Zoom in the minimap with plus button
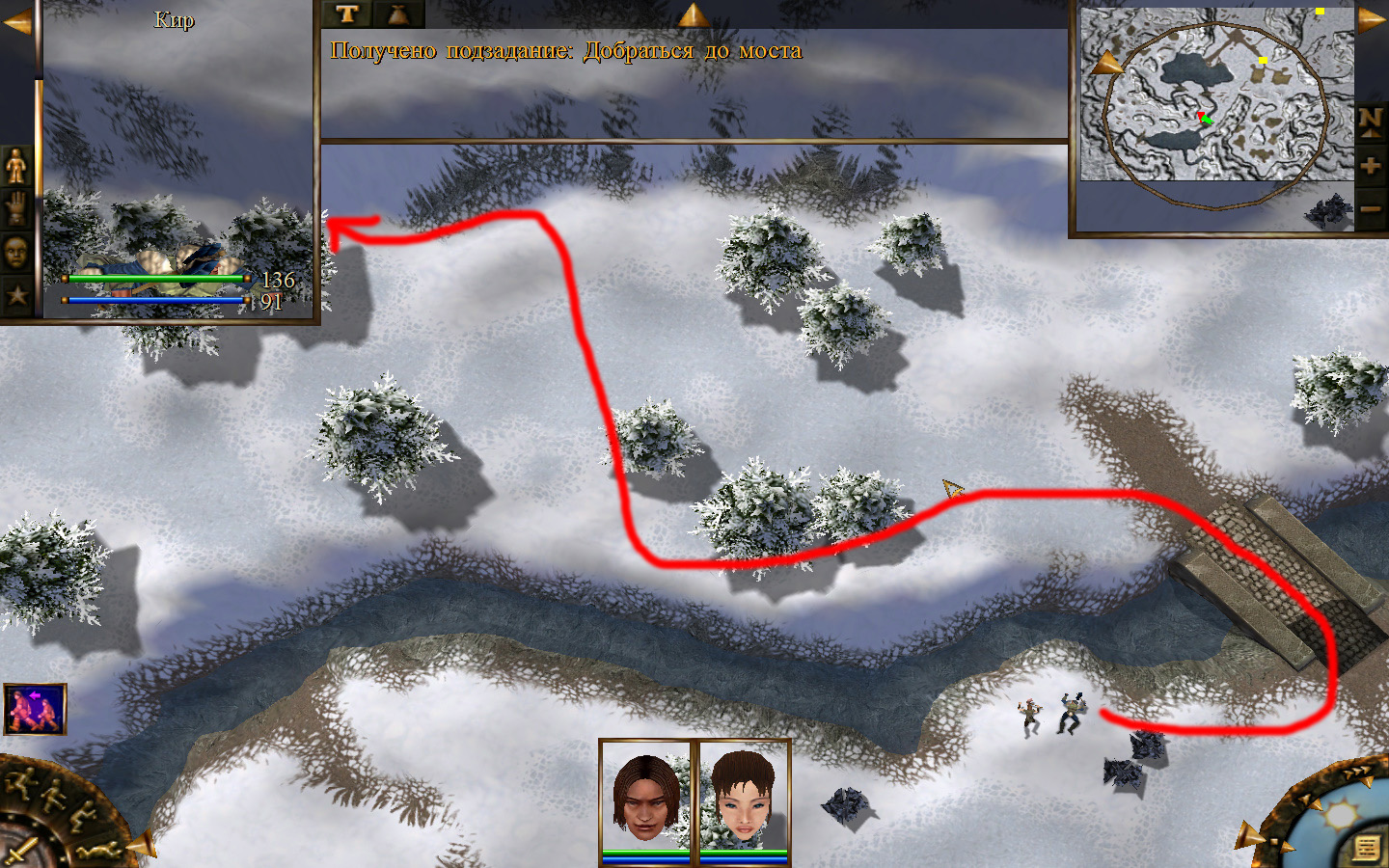Viewport: 1389px width, 868px height. tap(1371, 166)
